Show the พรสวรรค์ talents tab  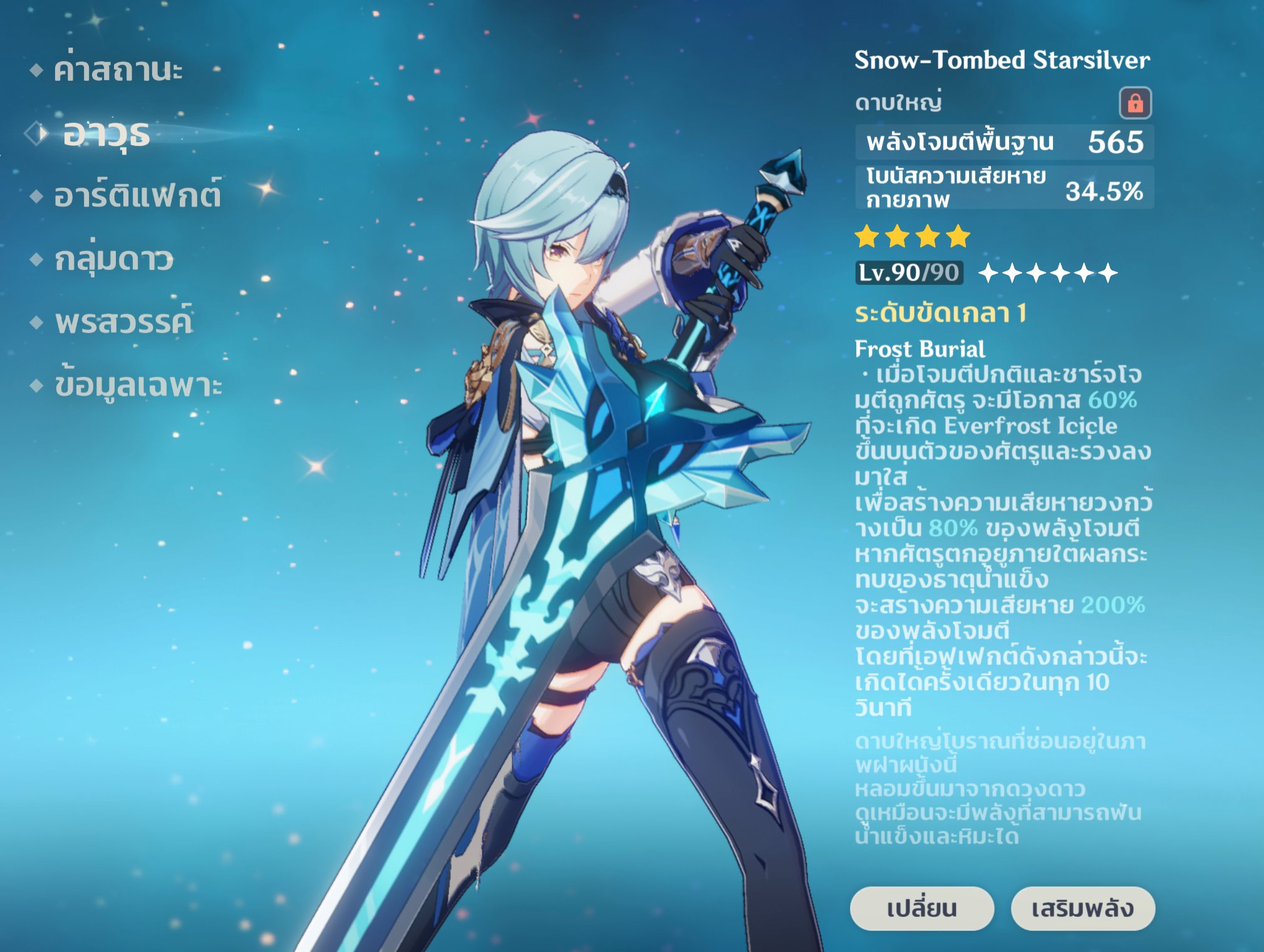pos(123,322)
